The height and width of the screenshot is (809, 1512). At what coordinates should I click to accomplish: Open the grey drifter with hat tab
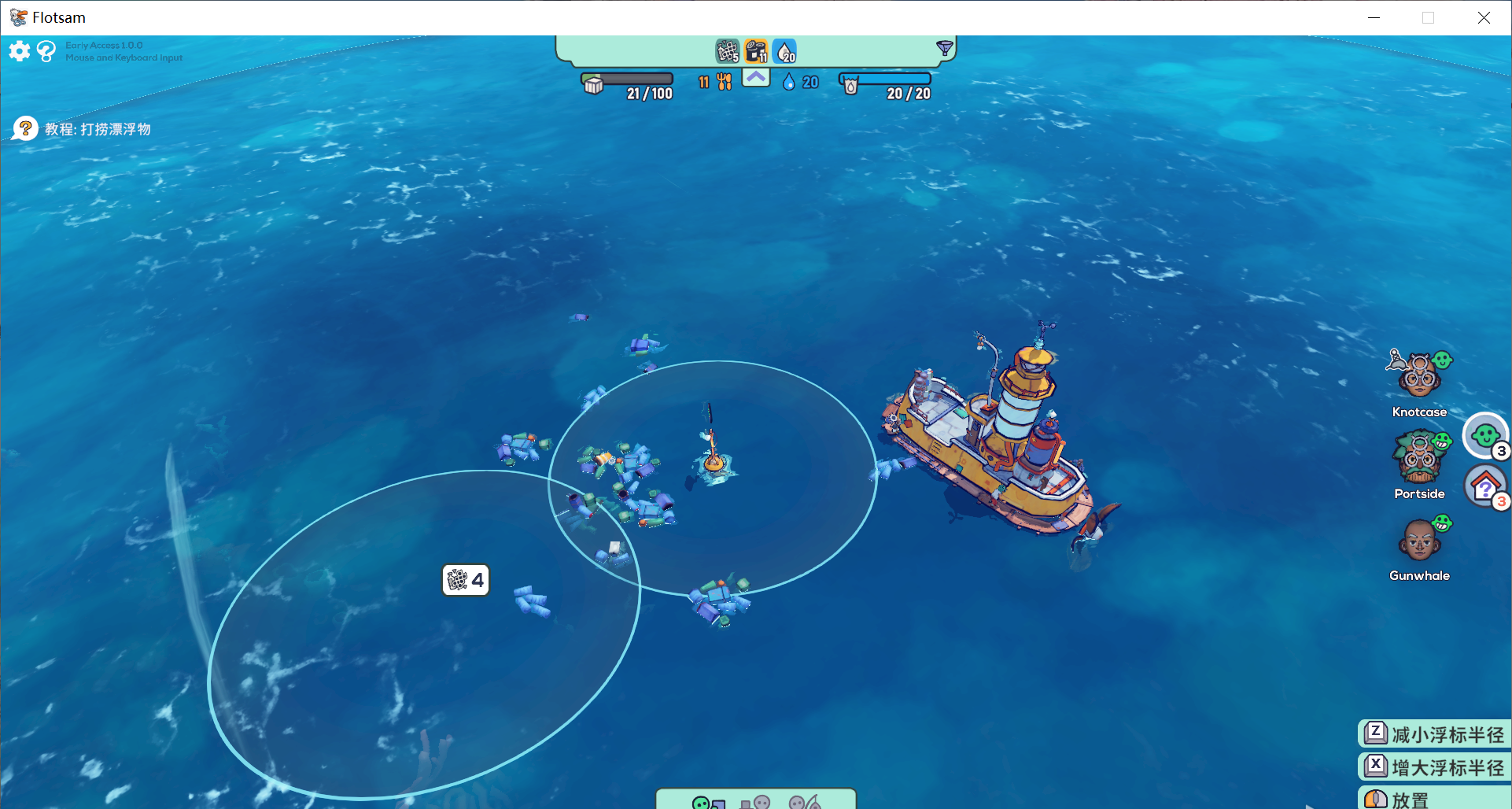click(755, 802)
